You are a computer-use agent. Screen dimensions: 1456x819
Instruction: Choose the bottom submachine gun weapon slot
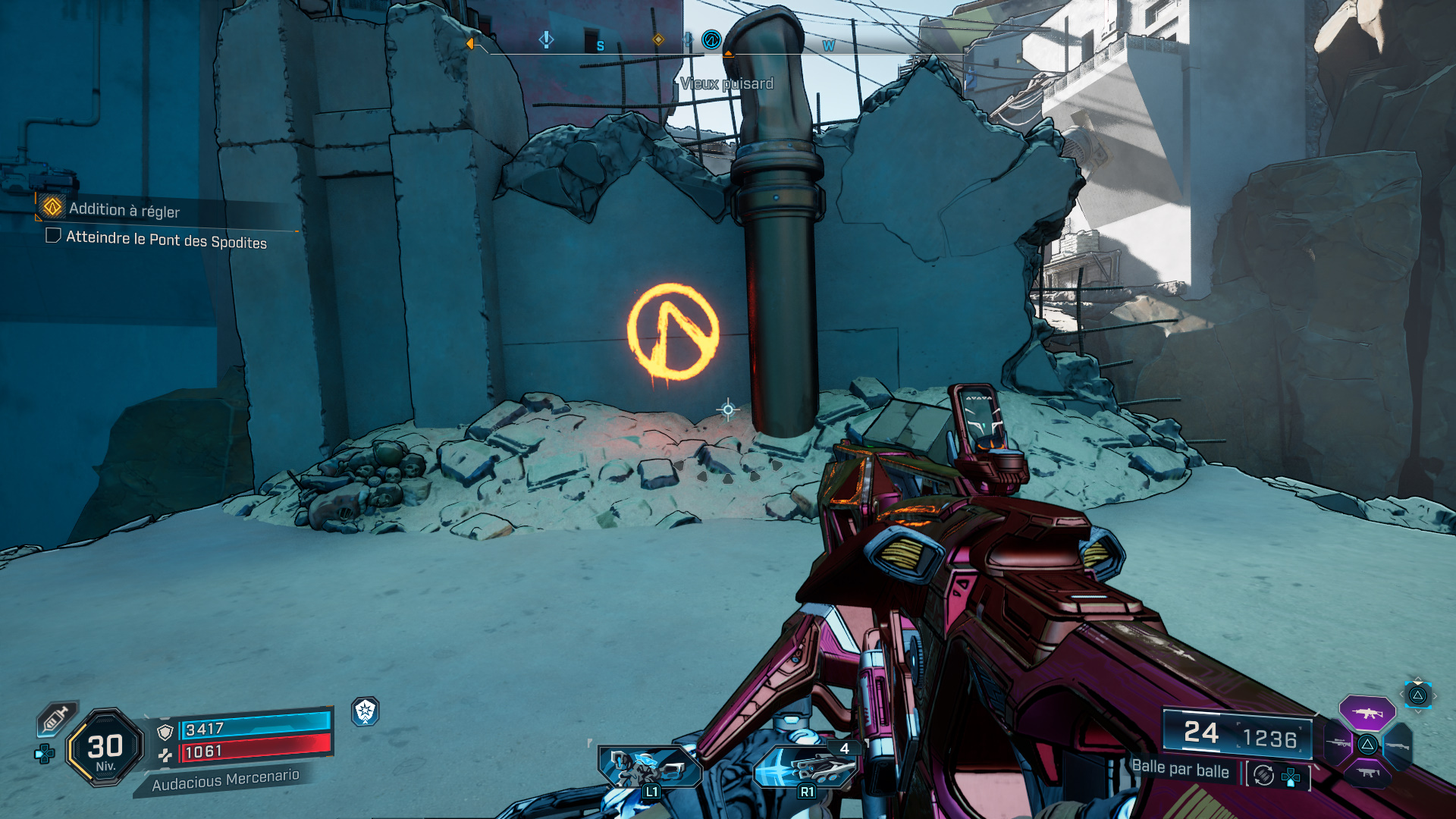tap(1367, 773)
